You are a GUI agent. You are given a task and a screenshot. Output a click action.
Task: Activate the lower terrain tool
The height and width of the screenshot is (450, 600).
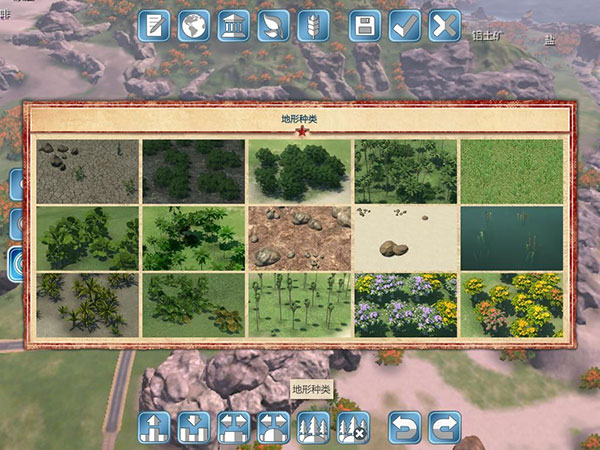coord(193,428)
